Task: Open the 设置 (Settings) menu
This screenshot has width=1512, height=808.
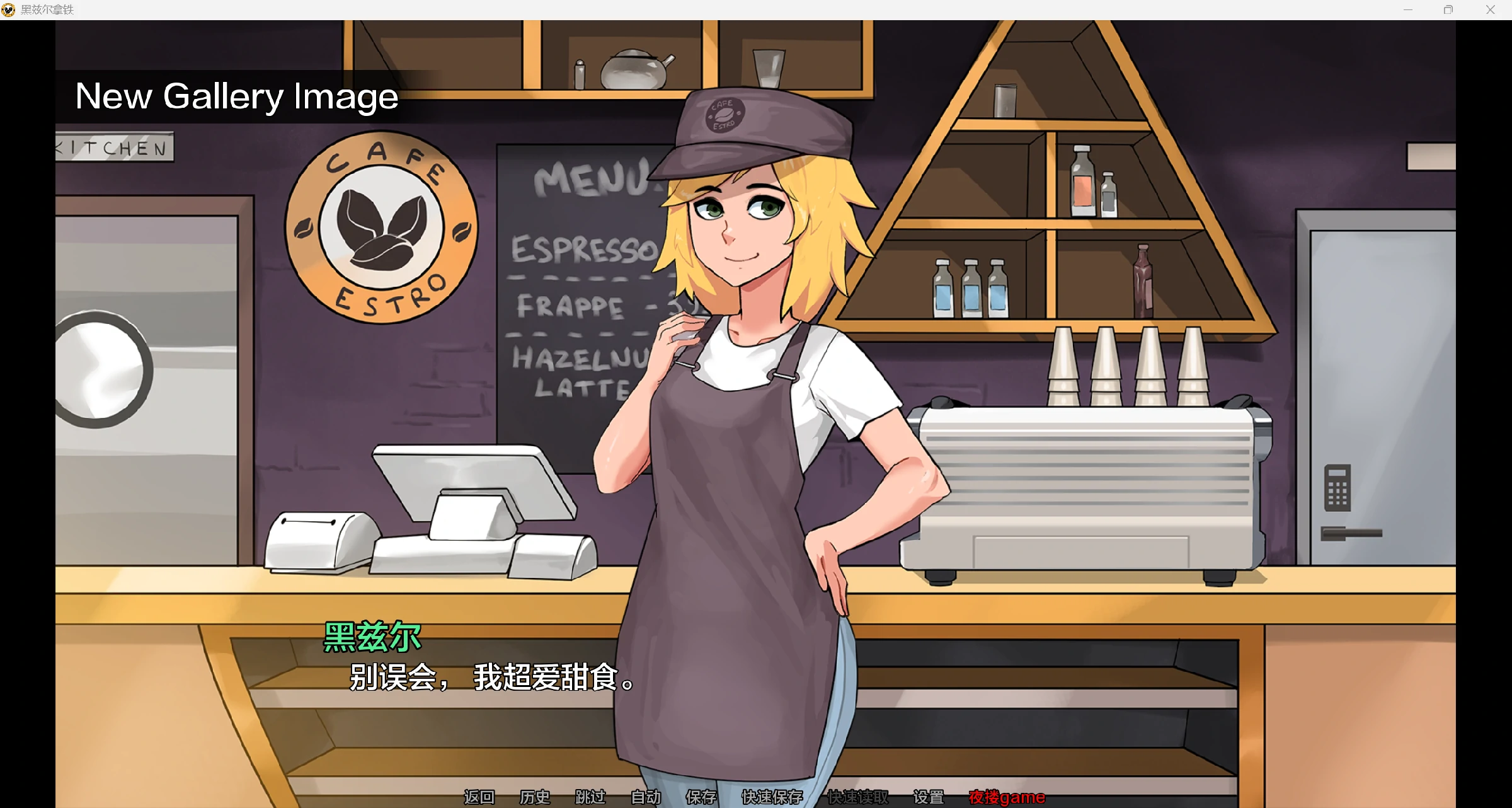Action: coord(928,797)
